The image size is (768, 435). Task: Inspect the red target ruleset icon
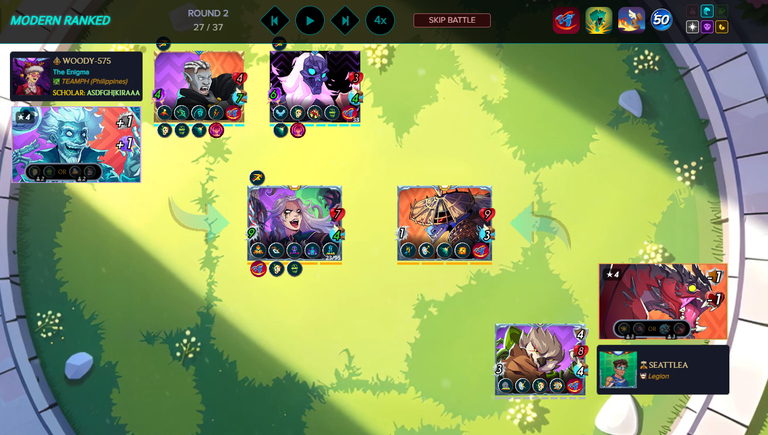(566, 20)
